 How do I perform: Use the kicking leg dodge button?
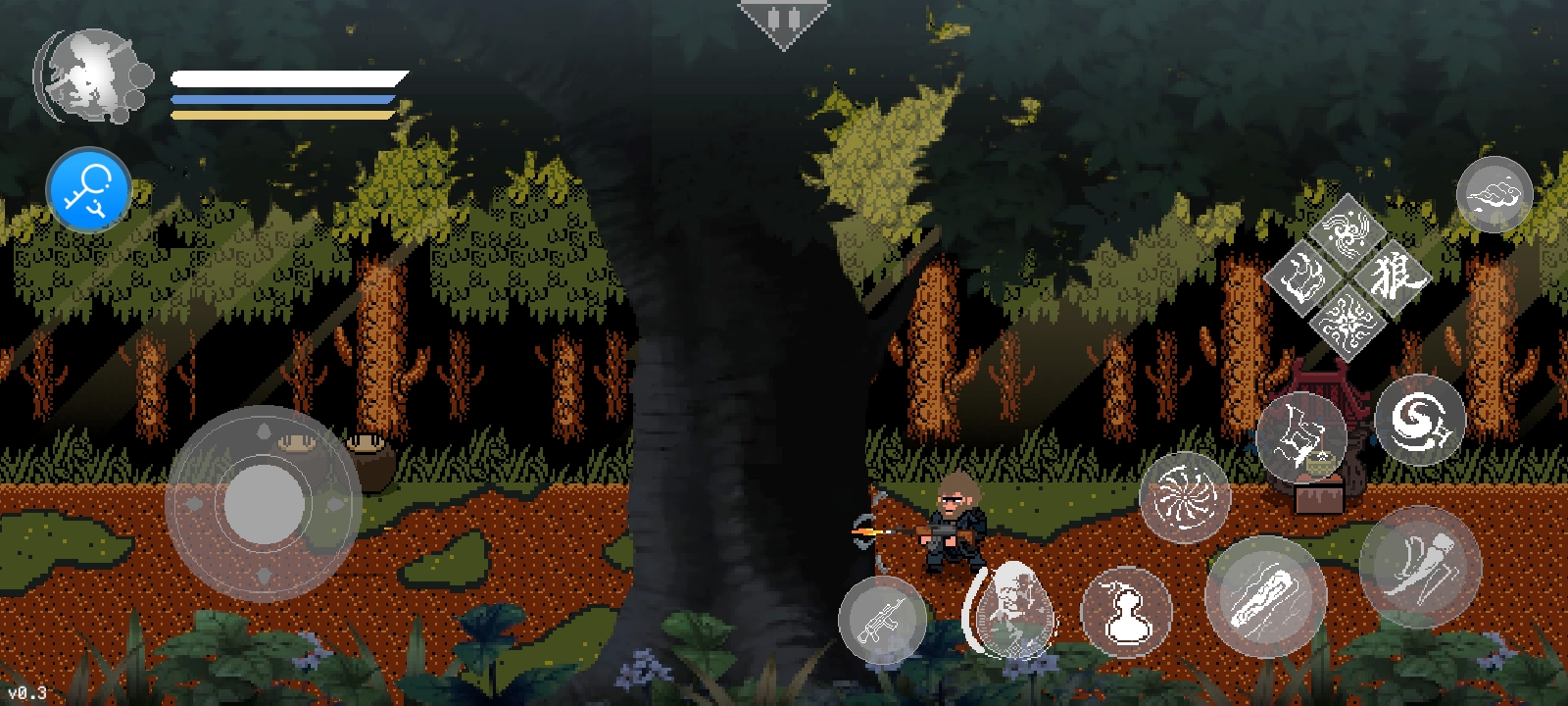pyautogui.click(x=1420, y=566)
